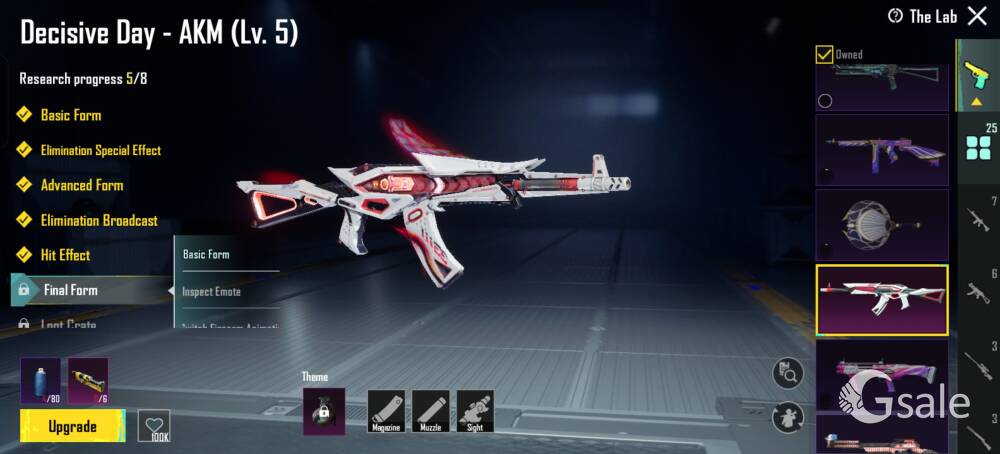
Task: Select the Muzzle attachment slot
Action: click(430, 411)
